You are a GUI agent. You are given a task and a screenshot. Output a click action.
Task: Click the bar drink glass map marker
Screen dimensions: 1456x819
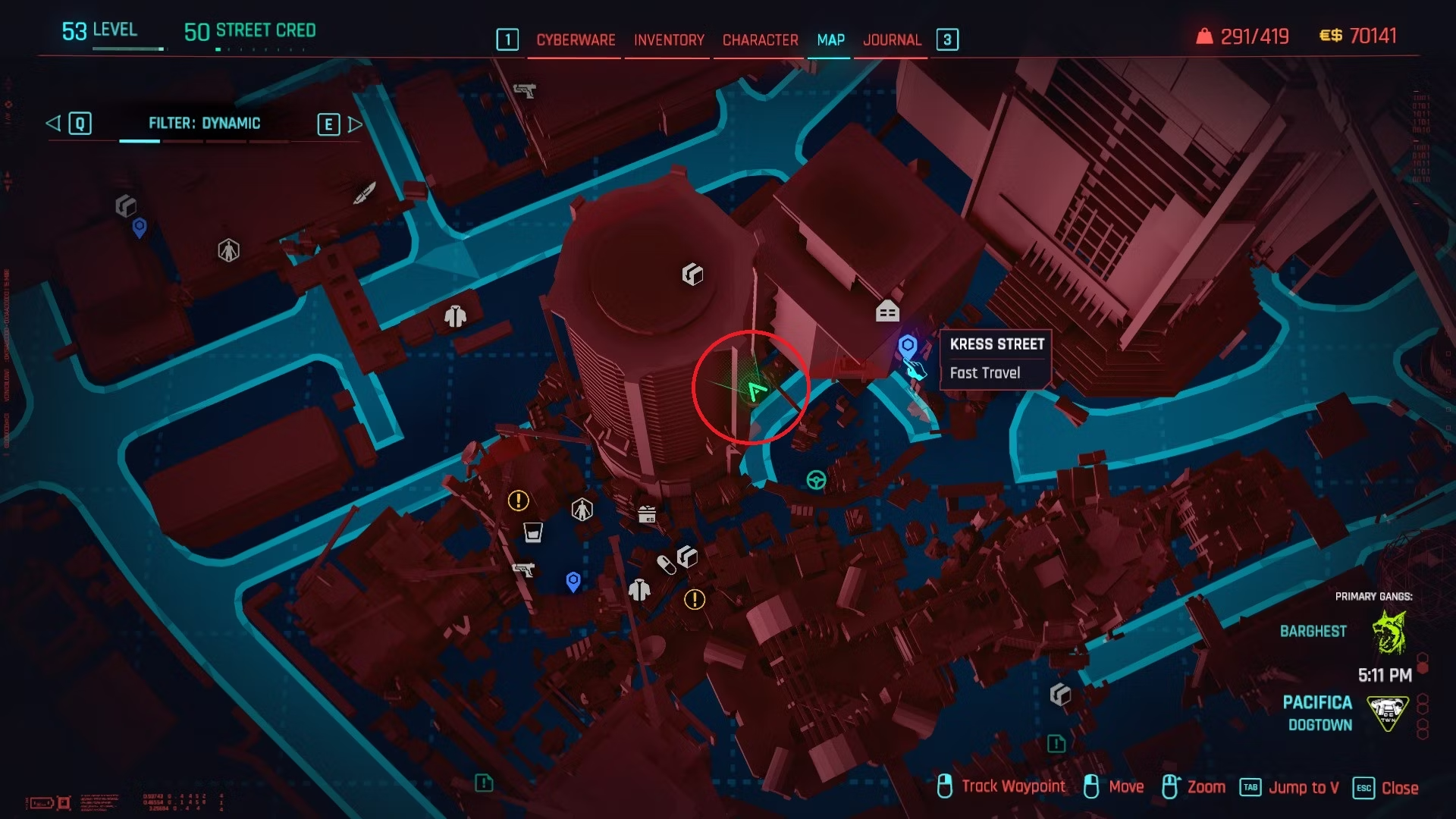tap(533, 532)
